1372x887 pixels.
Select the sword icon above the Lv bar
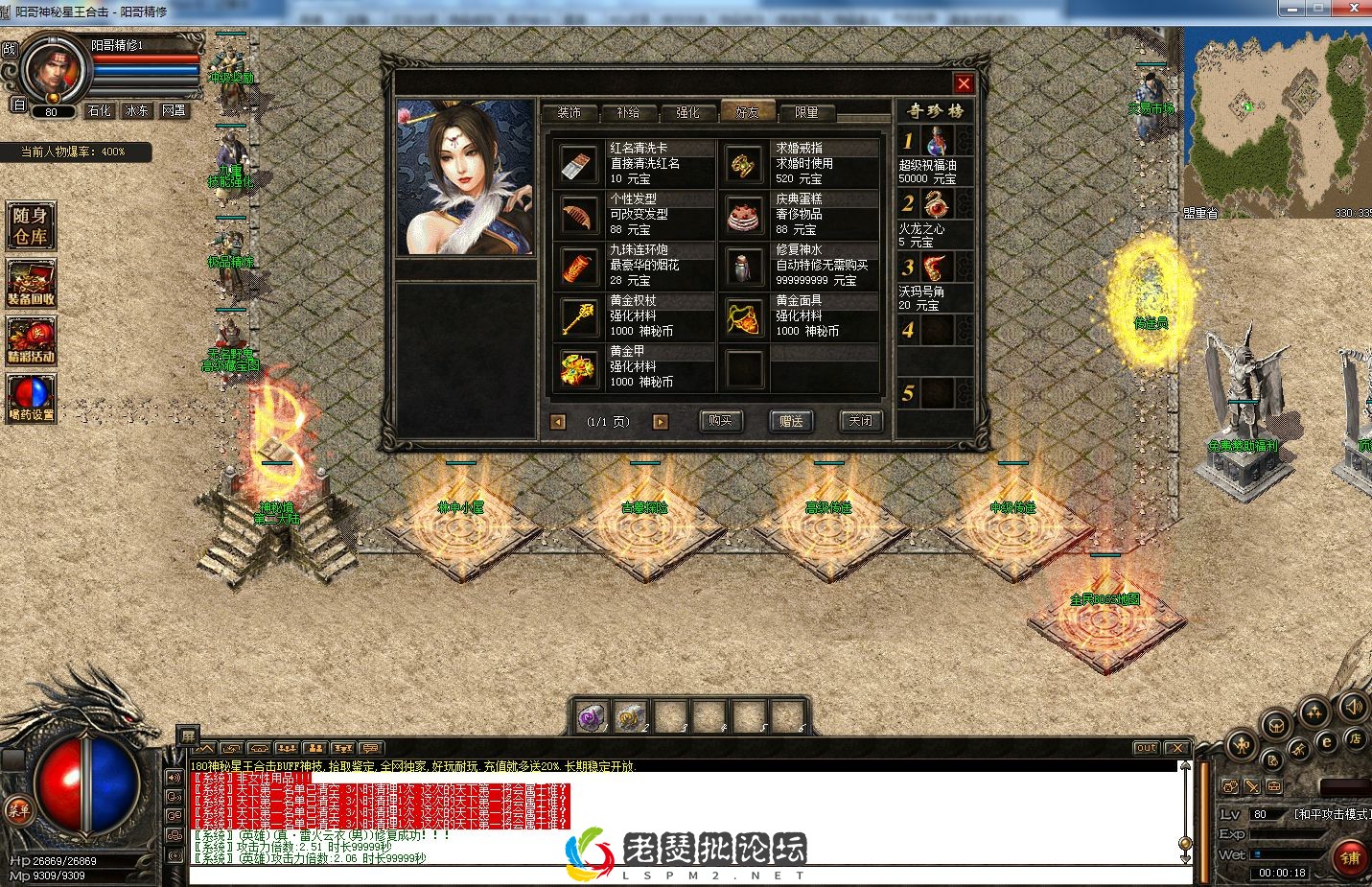click(x=1252, y=786)
